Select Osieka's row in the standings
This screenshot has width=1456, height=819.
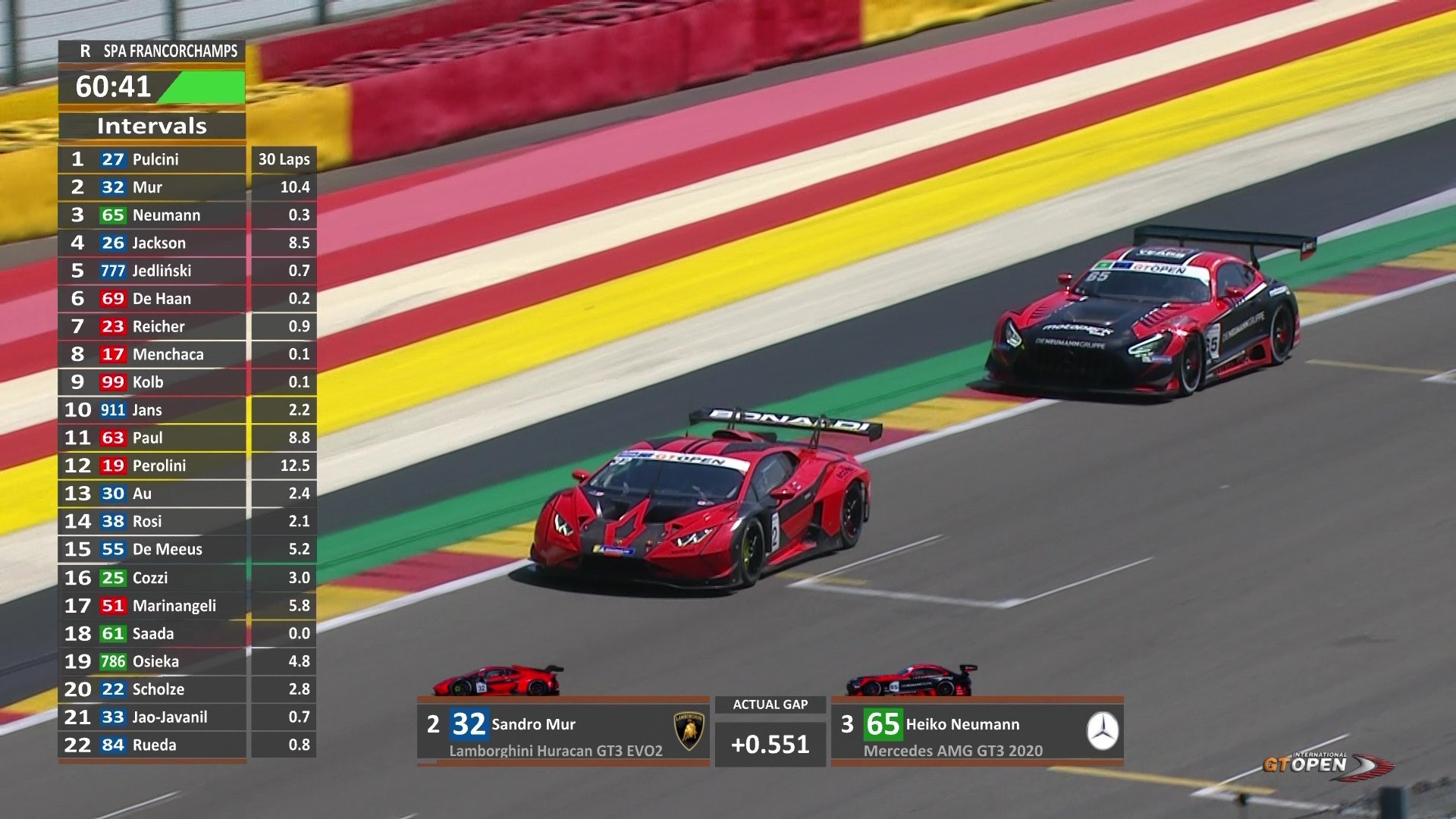point(152,661)
